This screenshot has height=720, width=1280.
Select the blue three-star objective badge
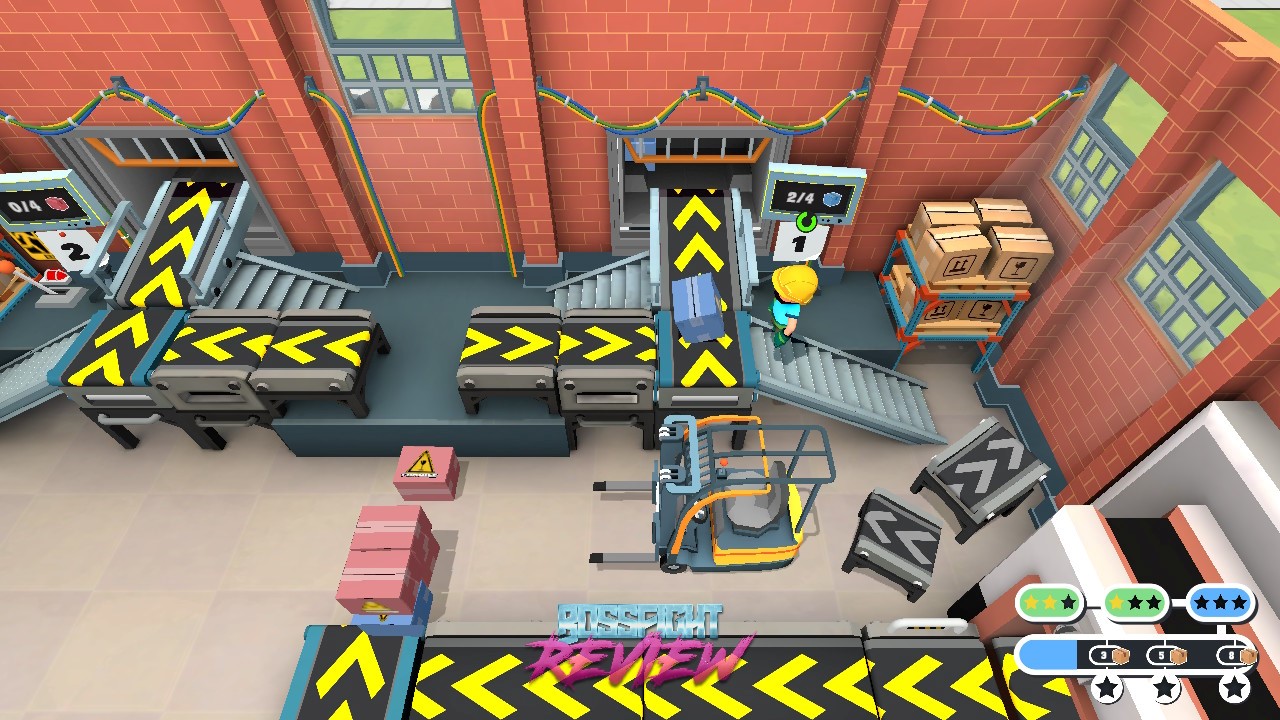[x=1220, y=603]
